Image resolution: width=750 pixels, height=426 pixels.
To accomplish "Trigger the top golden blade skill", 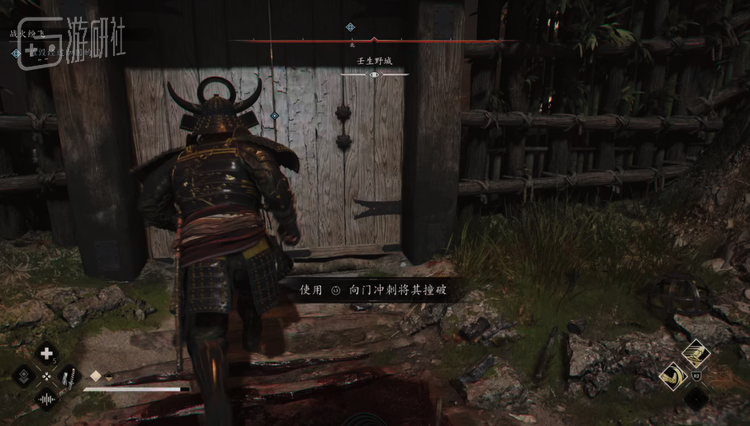I will 695,352.
